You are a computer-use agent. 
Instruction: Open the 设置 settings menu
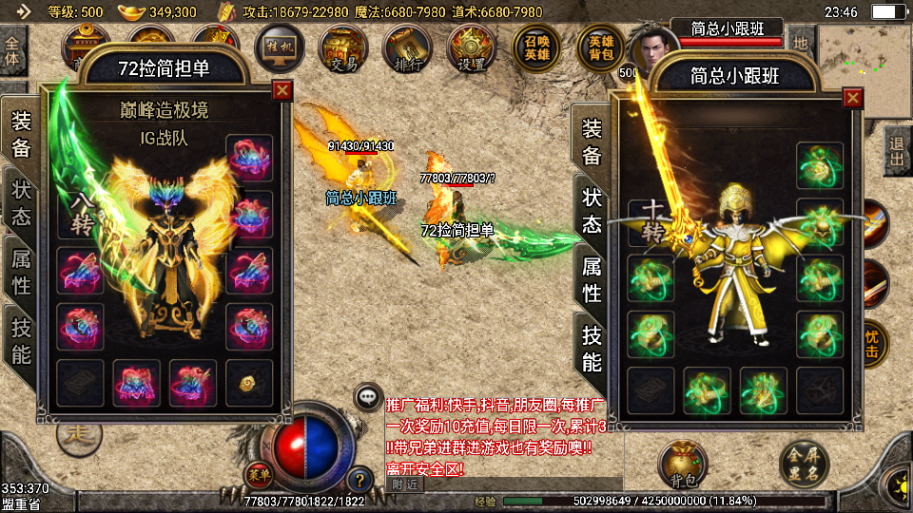pyautogui.click(x=471, y=48)
